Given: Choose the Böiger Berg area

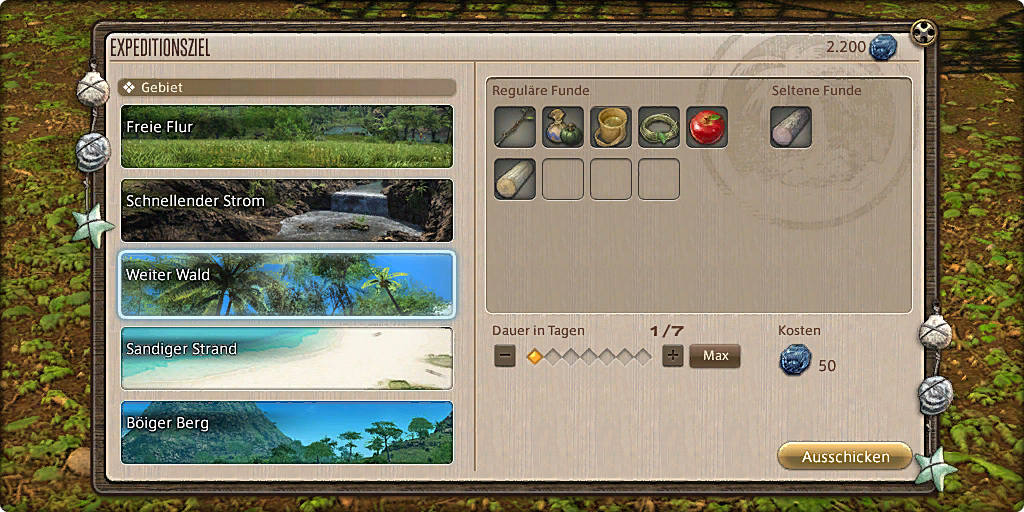Looking at the screenshot, I should 286,432.
